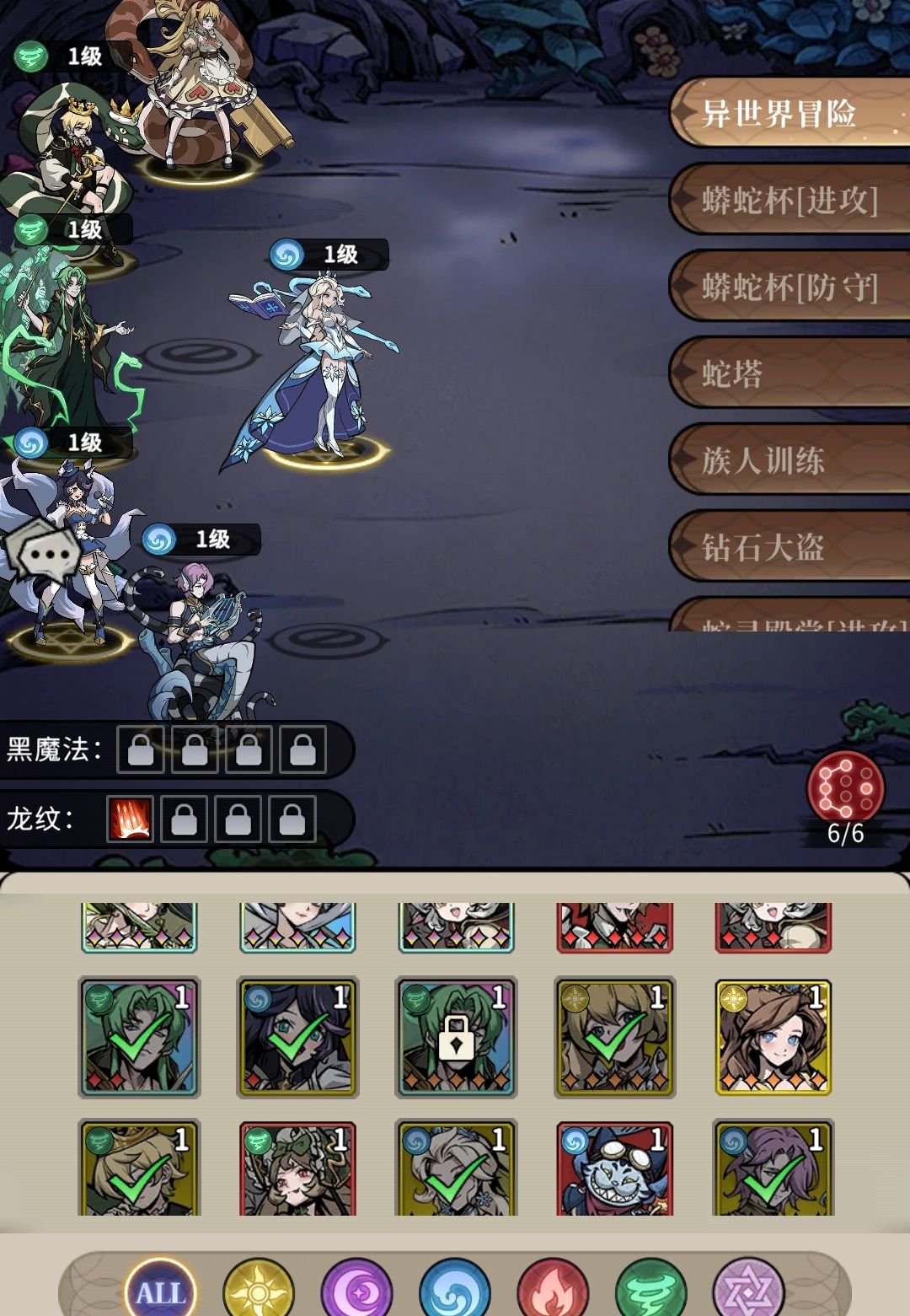The height and width of the screenshot is (1316, 910).
Task: Choose the 钻石大盗 entry
Action: point(788,548)
